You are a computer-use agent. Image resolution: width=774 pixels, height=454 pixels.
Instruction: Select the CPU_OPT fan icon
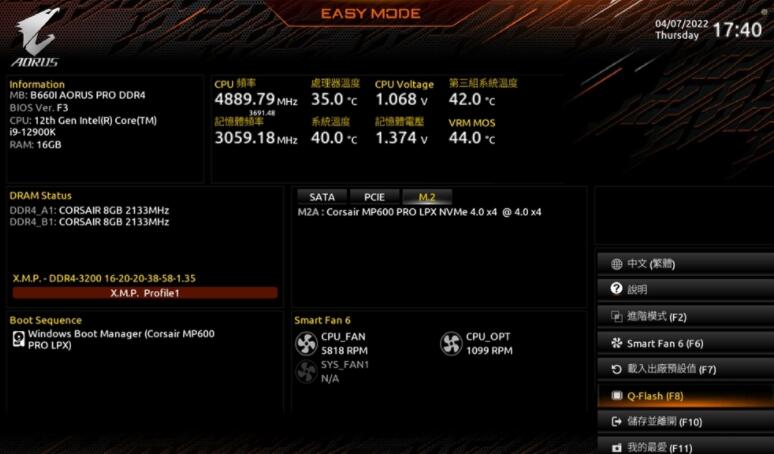click(451, 344)
